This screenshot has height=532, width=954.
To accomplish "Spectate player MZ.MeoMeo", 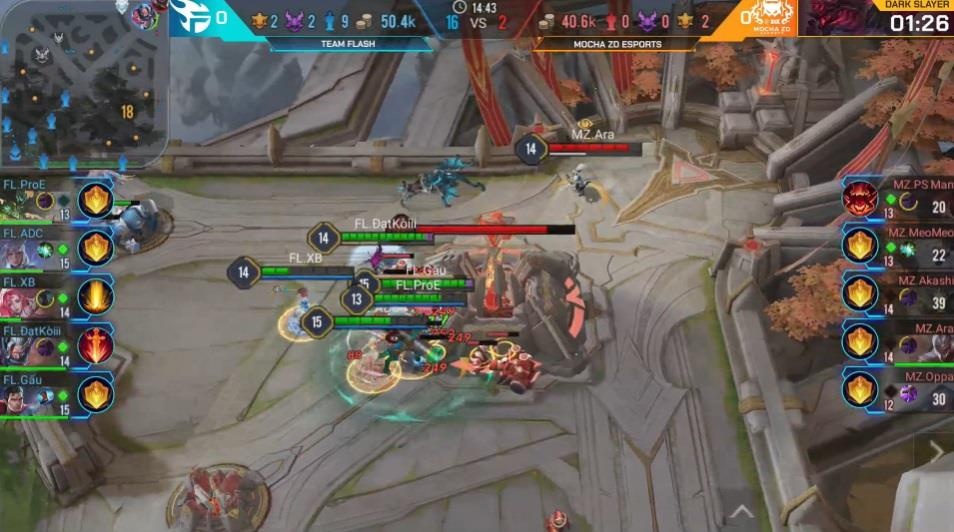I will [900, 247].
